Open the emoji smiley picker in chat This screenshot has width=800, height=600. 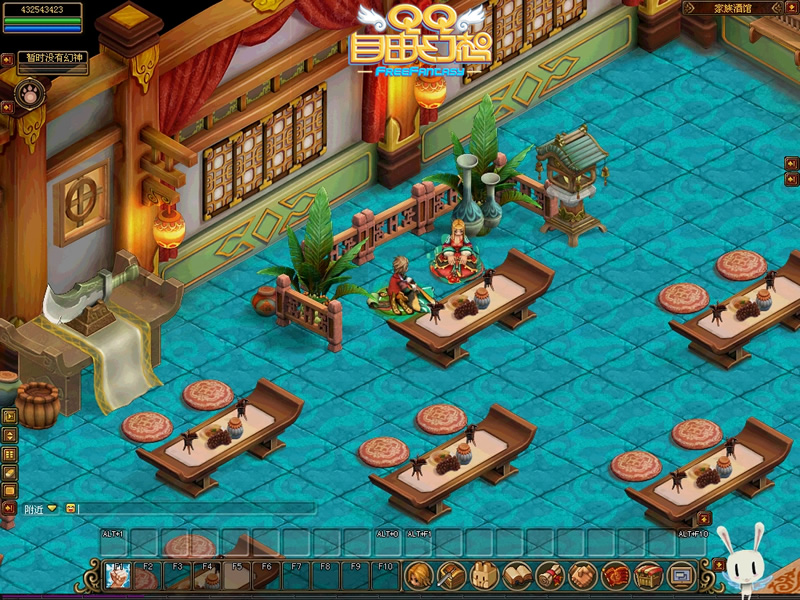tap(70, 508)
